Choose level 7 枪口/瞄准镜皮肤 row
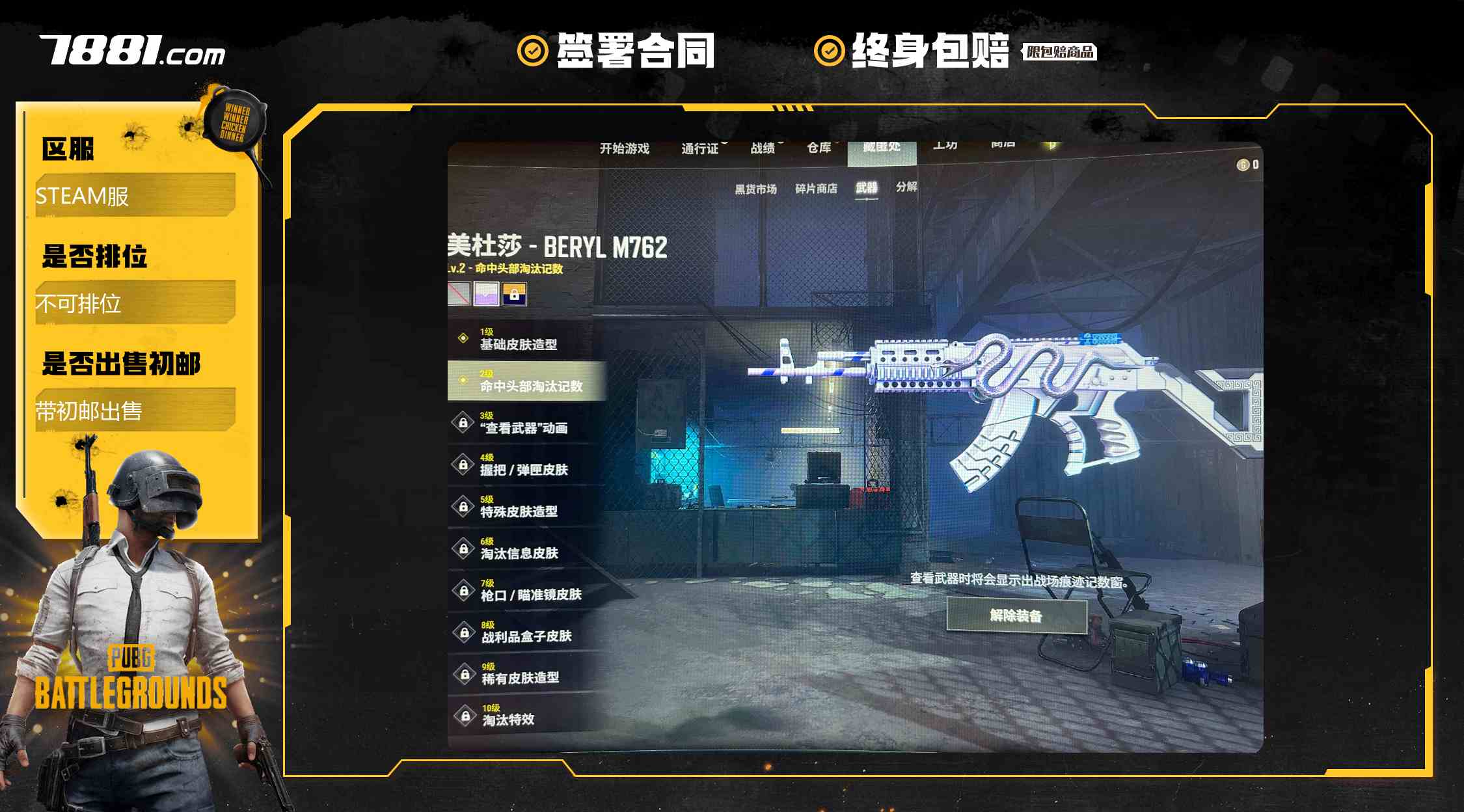Viewport: 1464px width, 812px height. [x=530, y=589]
